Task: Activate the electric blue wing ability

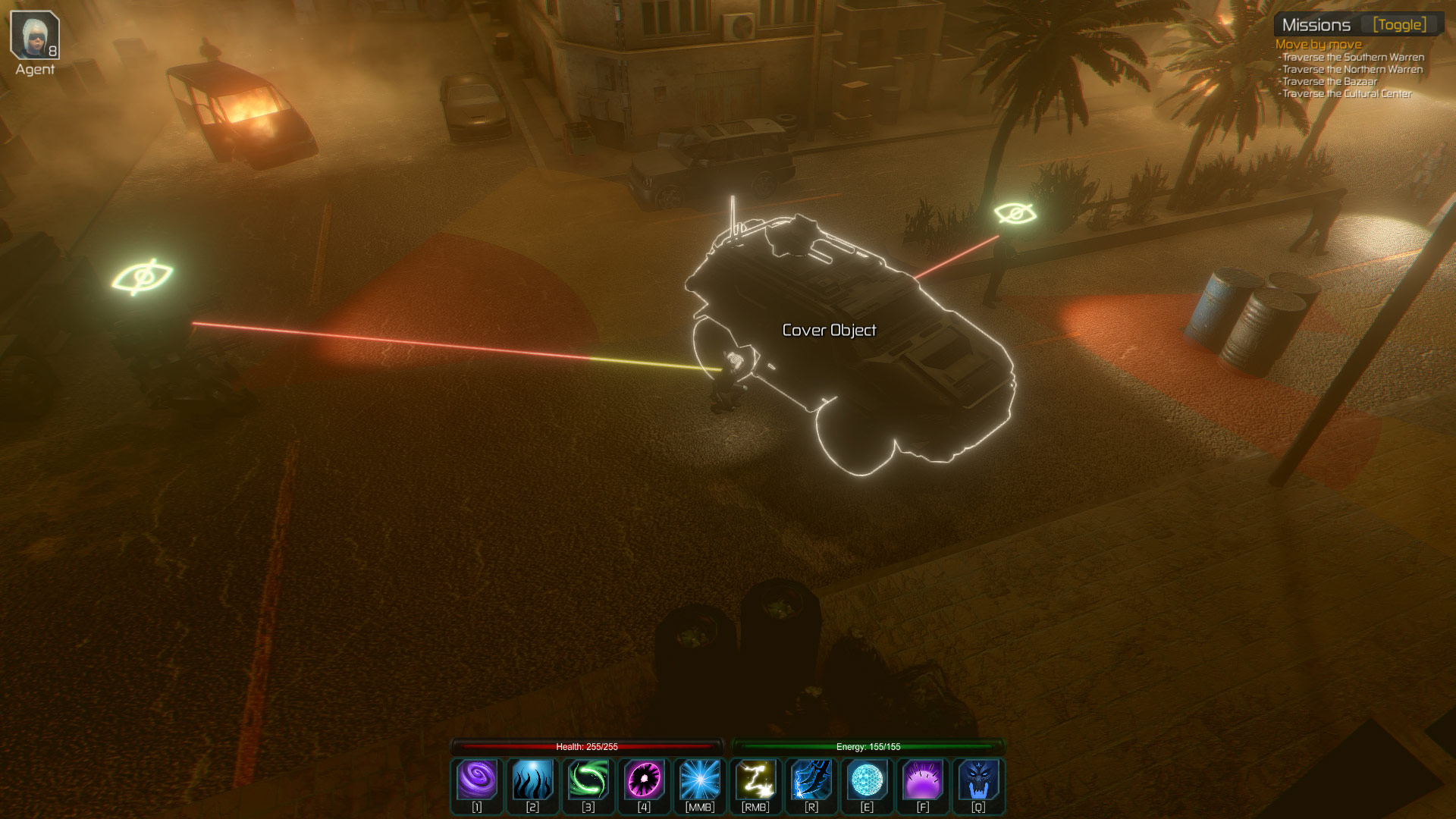Action: 811,780
